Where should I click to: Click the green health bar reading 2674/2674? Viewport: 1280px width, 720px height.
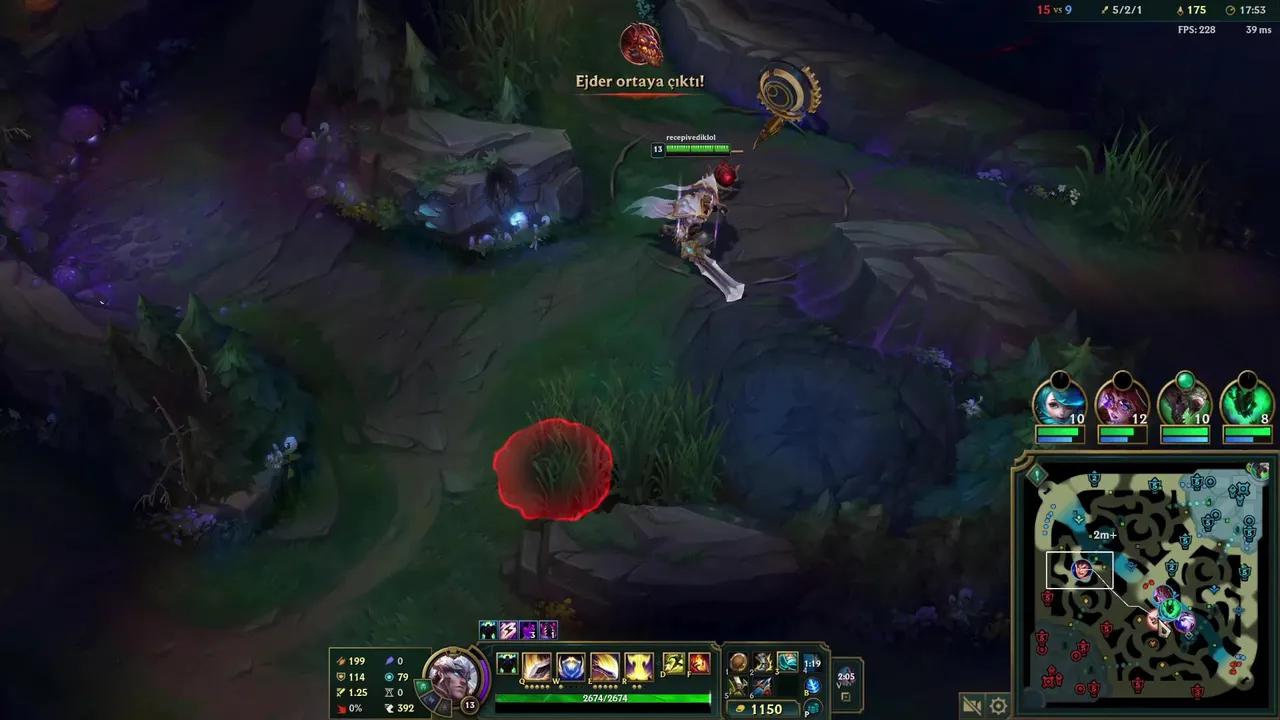604,697
